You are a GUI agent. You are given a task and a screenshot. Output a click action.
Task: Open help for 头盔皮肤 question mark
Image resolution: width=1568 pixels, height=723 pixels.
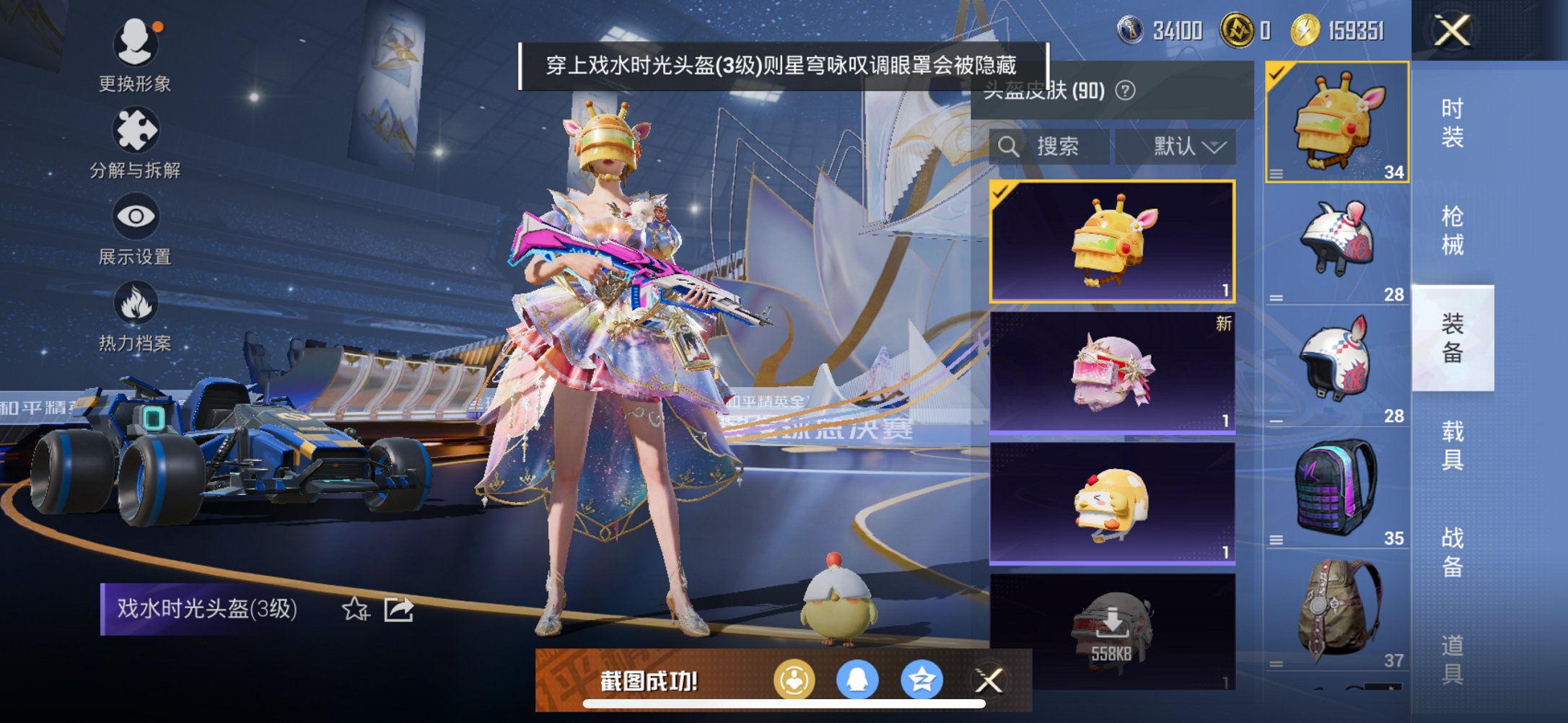click(x=1125, y=91)
